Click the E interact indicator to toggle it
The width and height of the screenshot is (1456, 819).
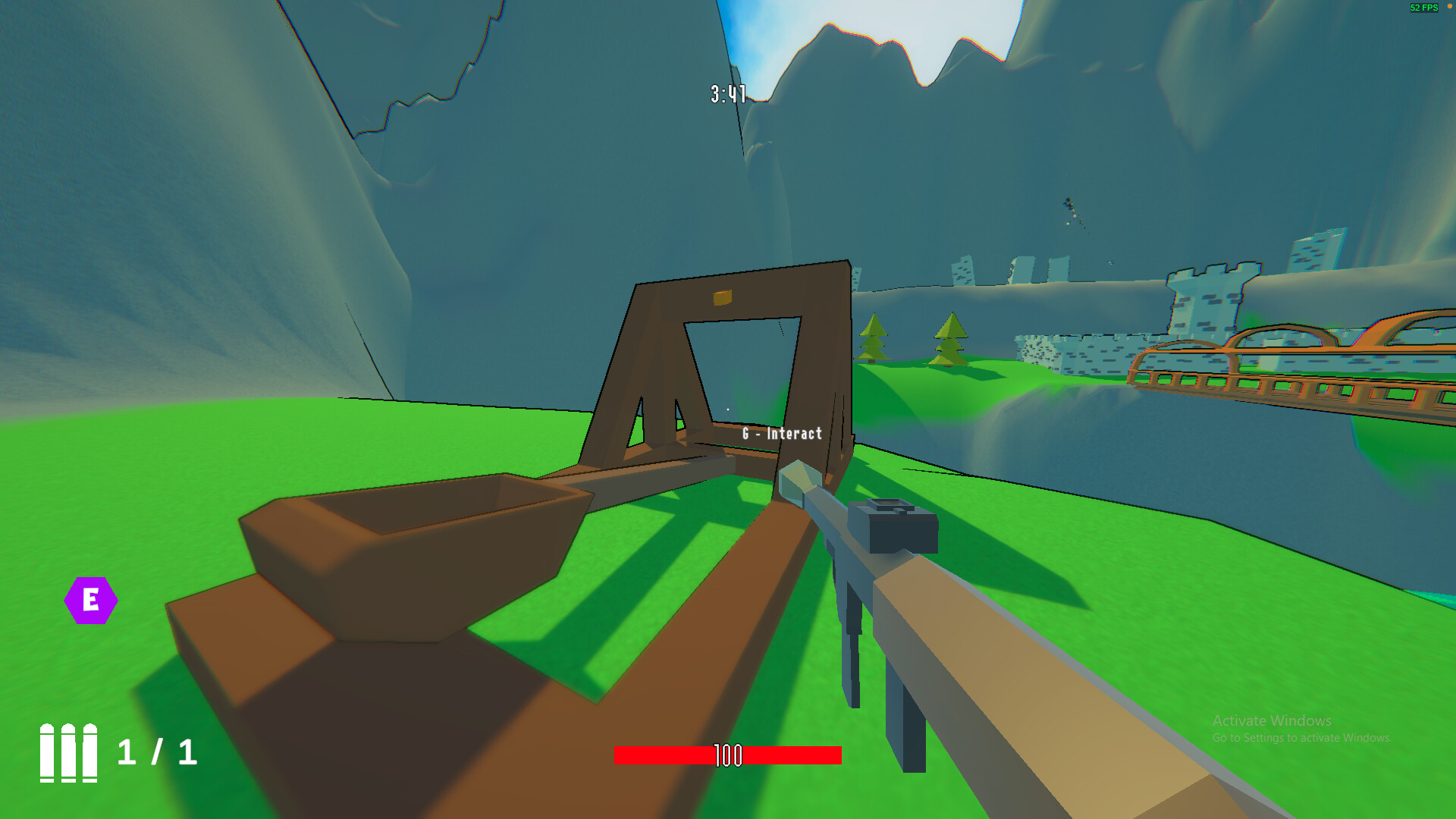tap(91, 599)
